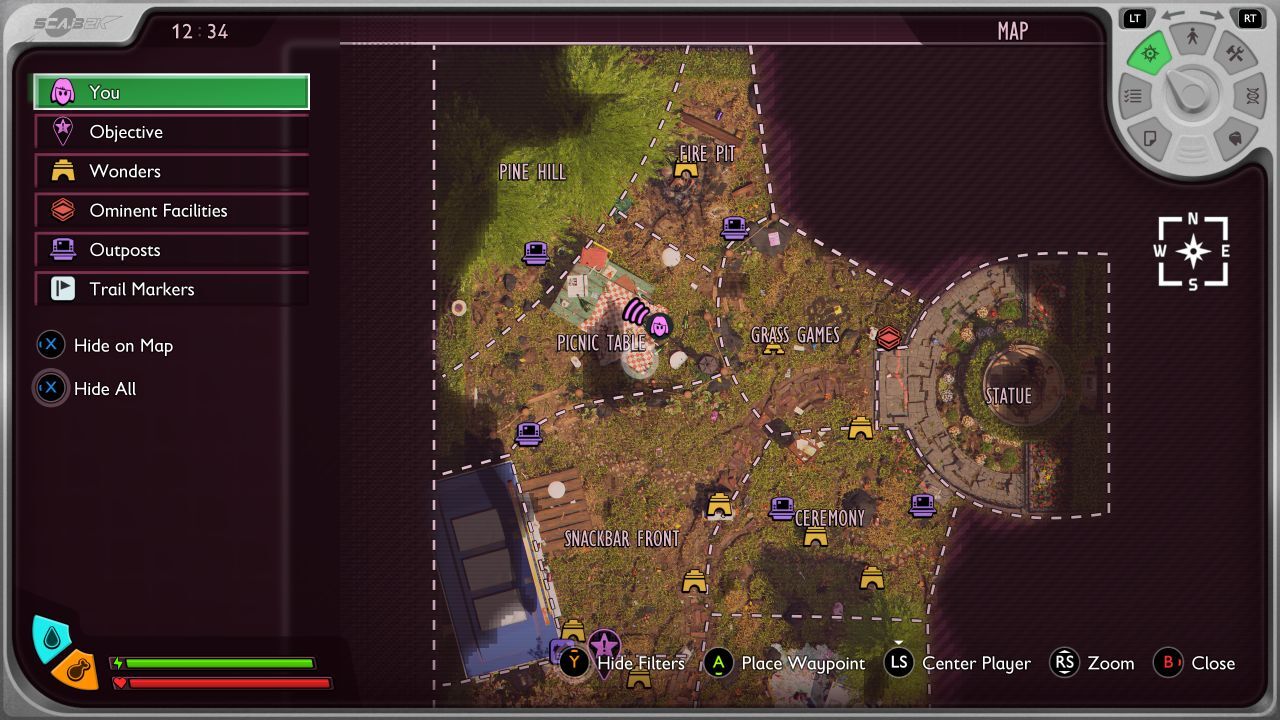Select the Trail Markers filter

[171, 289]
